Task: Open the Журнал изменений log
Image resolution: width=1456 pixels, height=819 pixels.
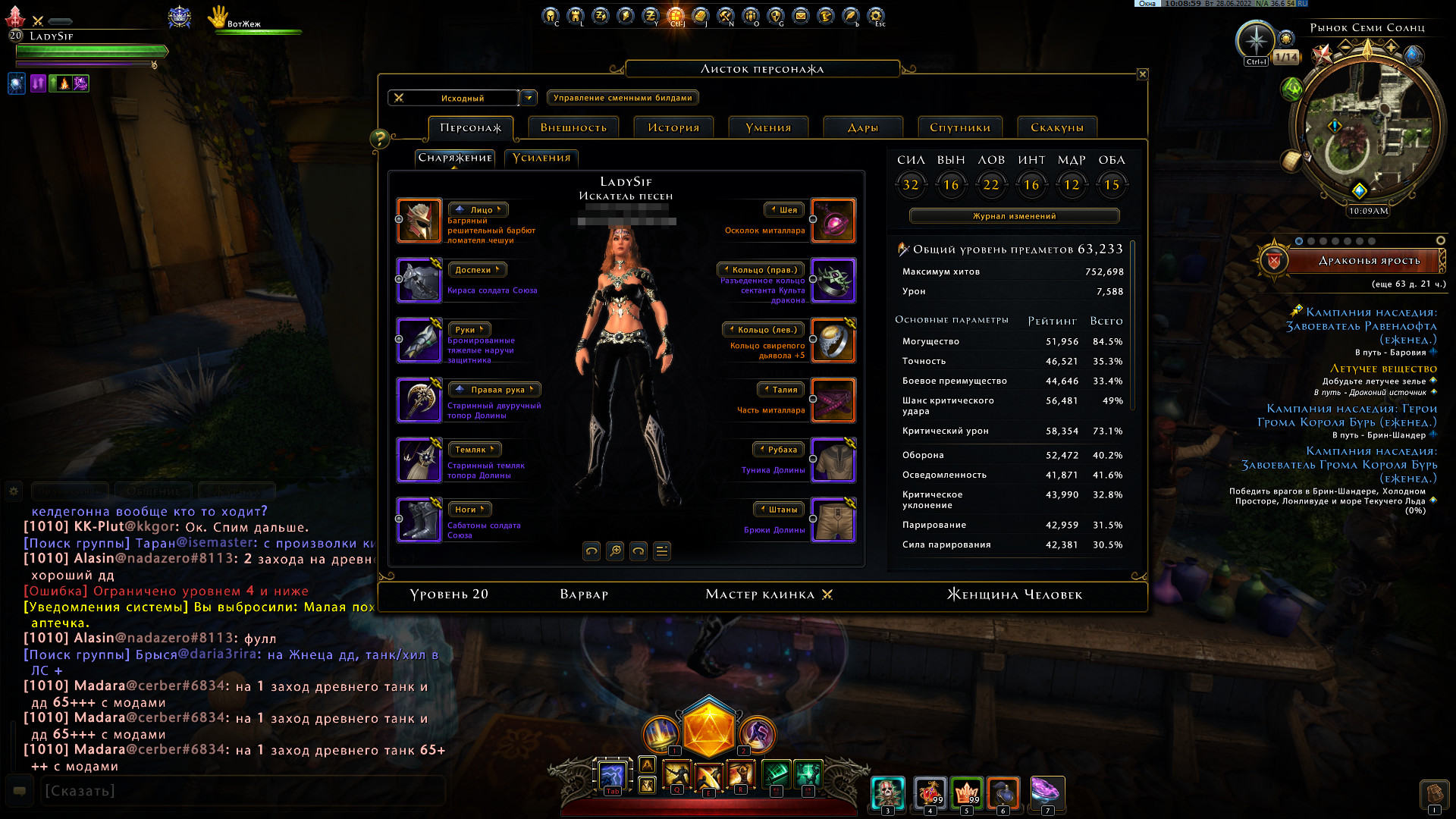Action: (x=1014, y=216)
